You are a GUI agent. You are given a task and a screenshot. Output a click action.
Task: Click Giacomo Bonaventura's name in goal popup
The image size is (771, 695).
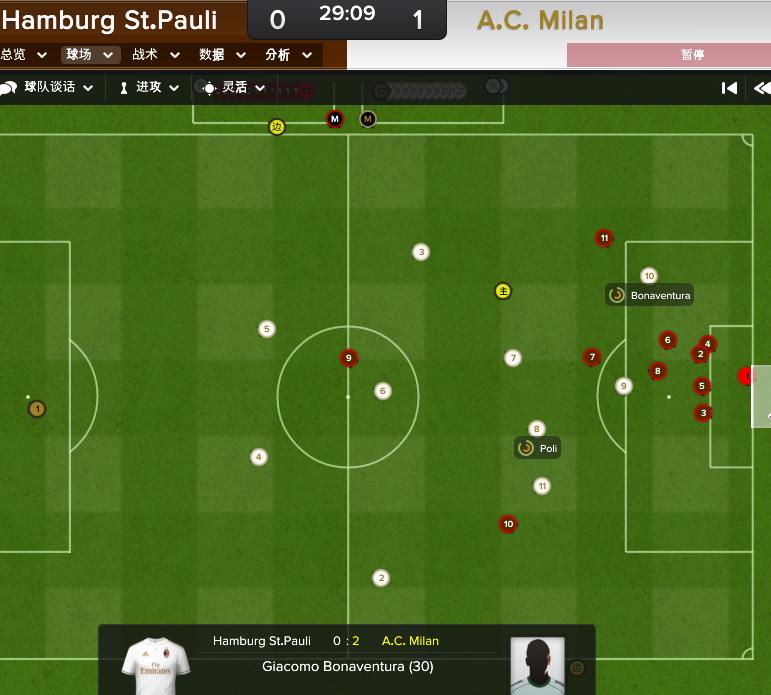[347, 666]
